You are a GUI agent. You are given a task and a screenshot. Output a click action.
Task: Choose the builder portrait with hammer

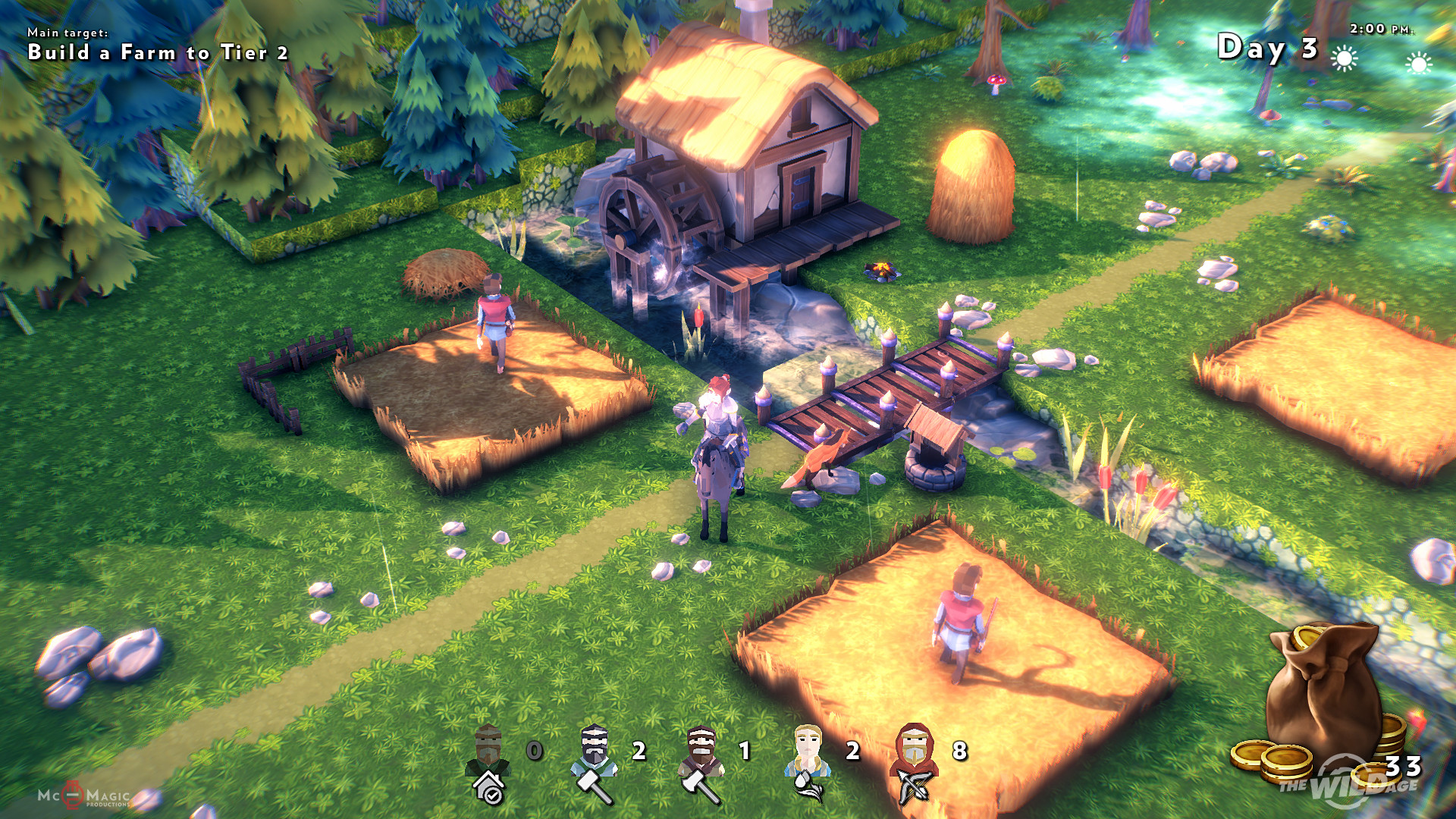coord(595,763)
